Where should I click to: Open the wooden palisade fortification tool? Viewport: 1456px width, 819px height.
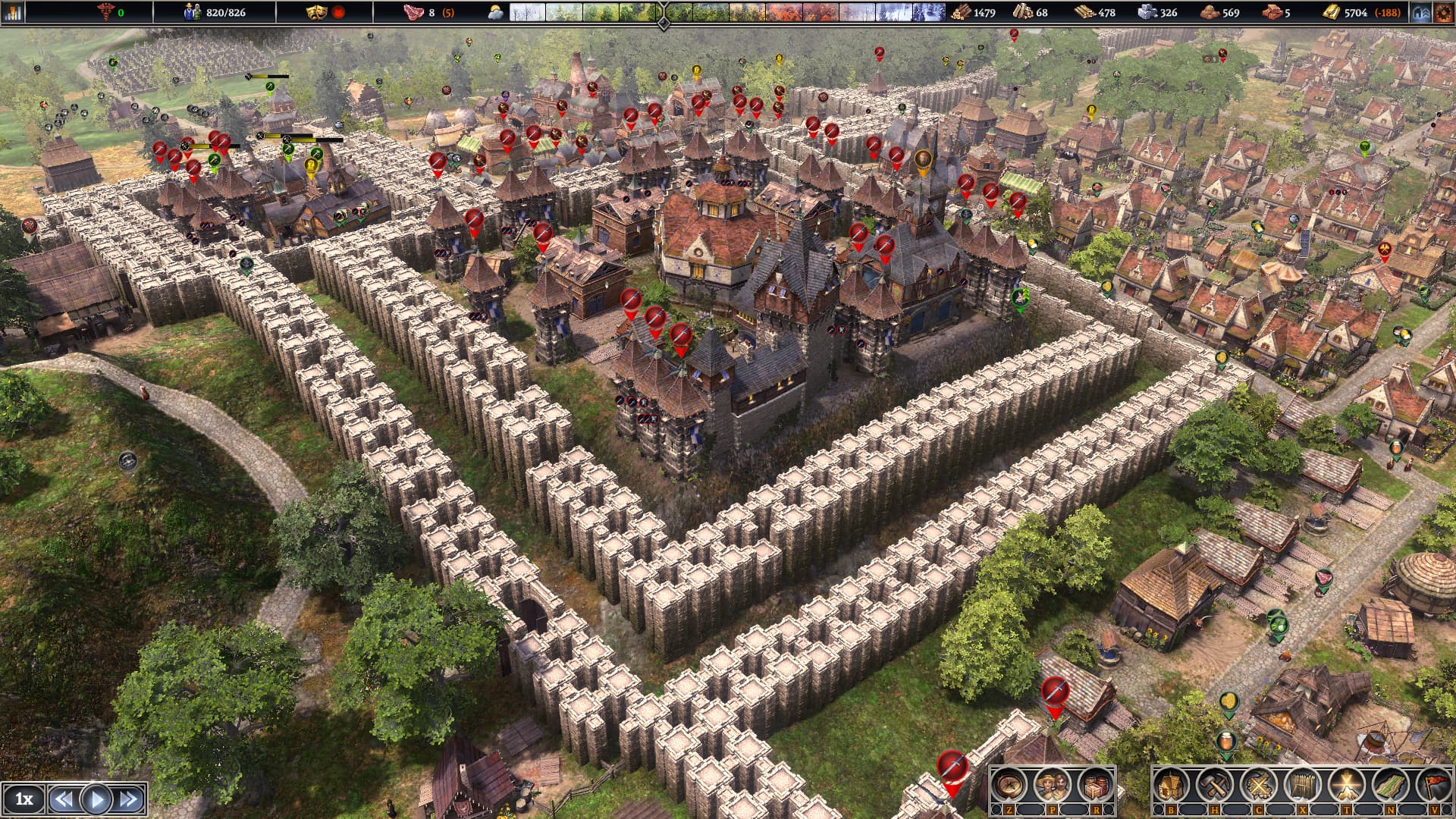pyautogui.click(x=1302, y=786)
